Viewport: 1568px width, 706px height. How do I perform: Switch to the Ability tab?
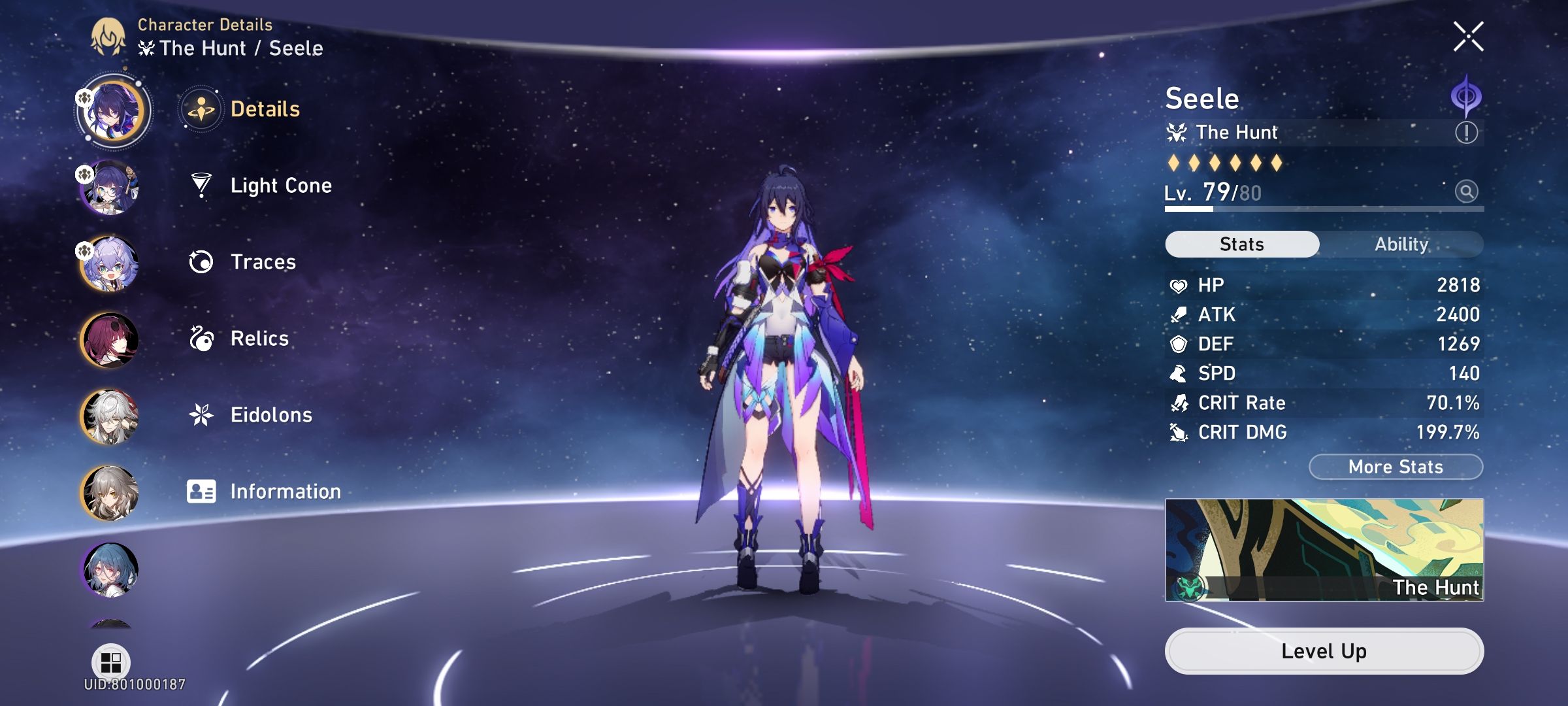click(x=1403, y=244)
